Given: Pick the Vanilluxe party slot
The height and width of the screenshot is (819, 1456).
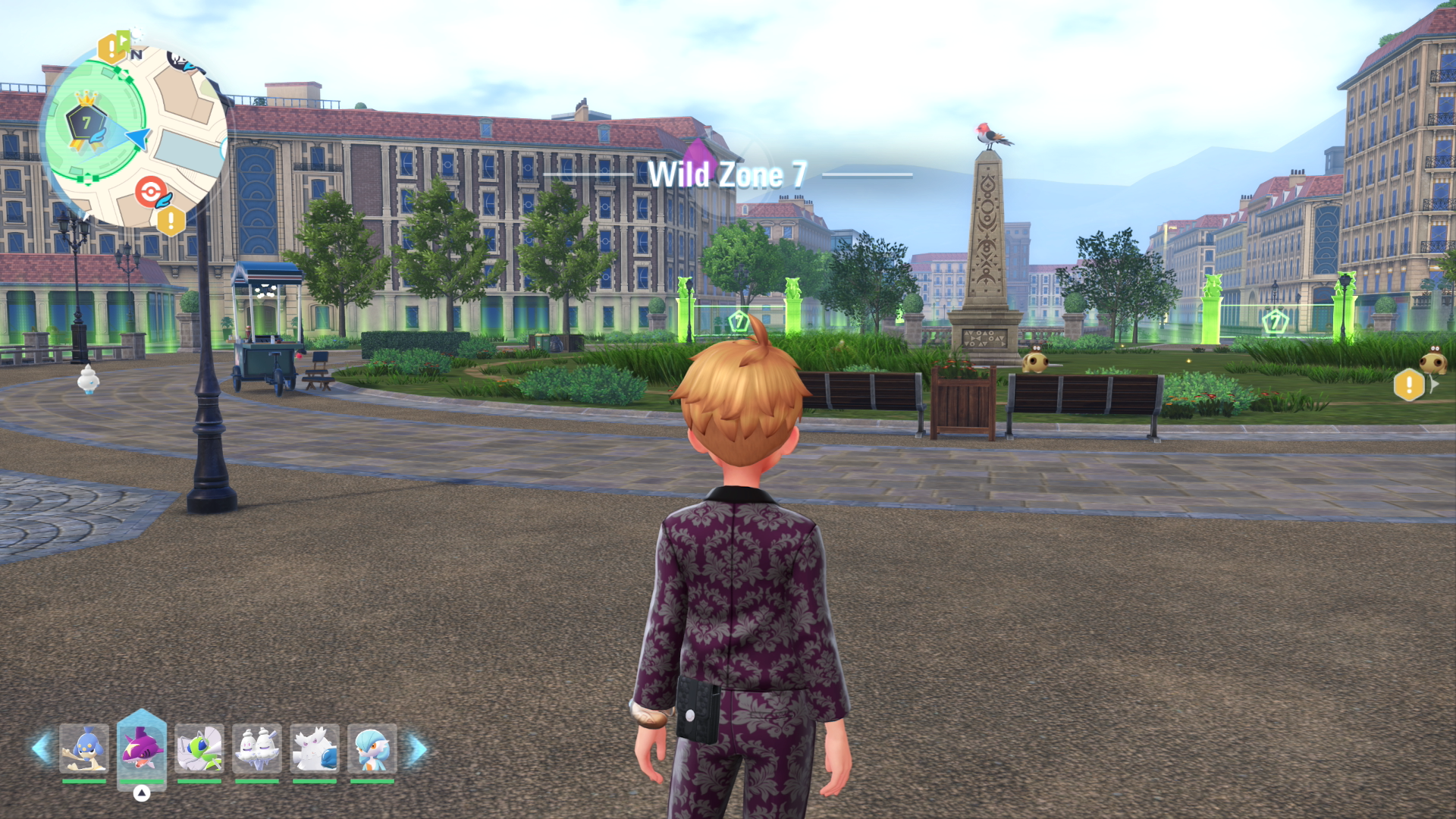Looking at the screenshot, I should point(257,748).
